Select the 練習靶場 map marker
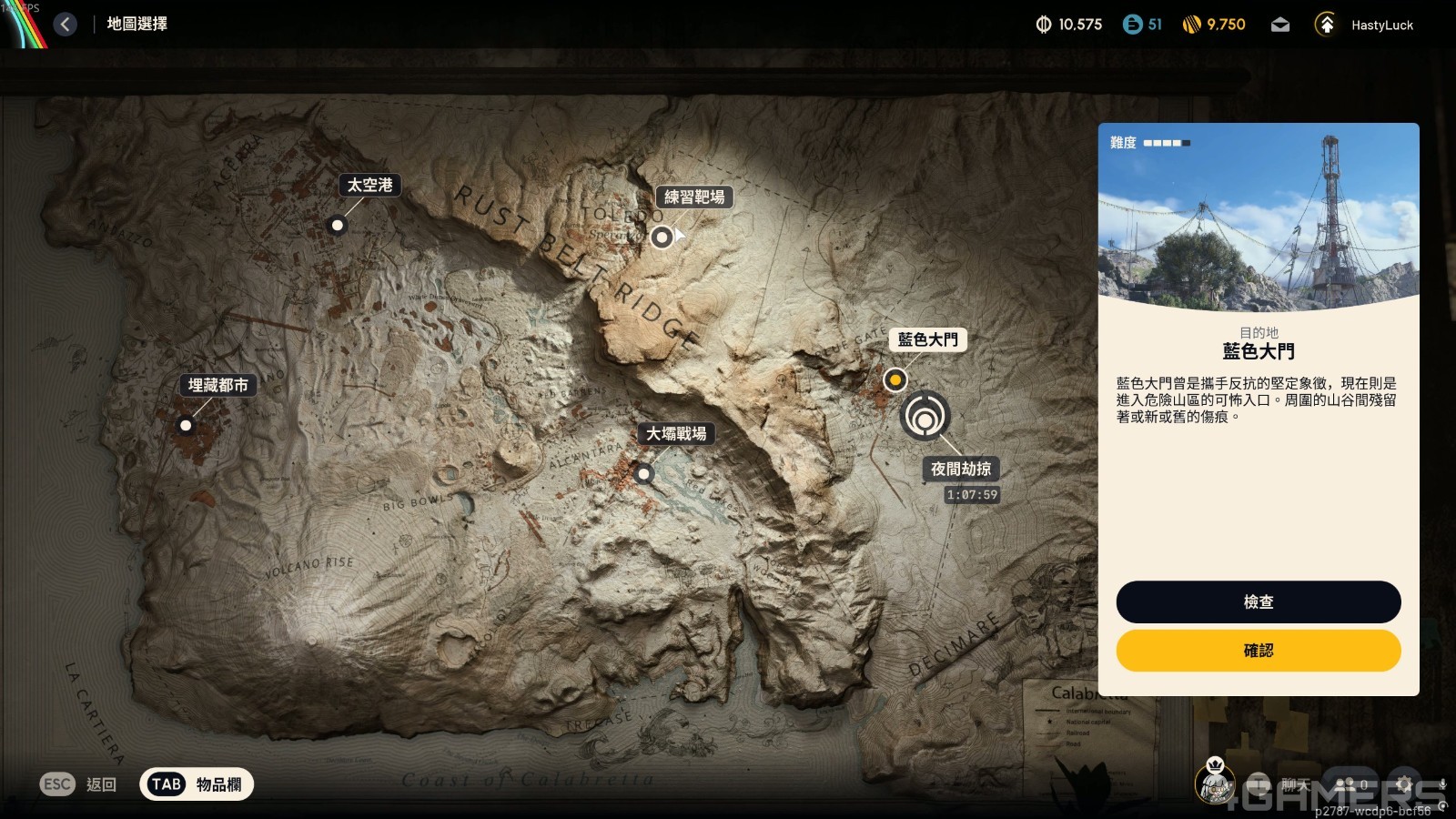This screenshot has width=1456, height=819. (662, 236)
